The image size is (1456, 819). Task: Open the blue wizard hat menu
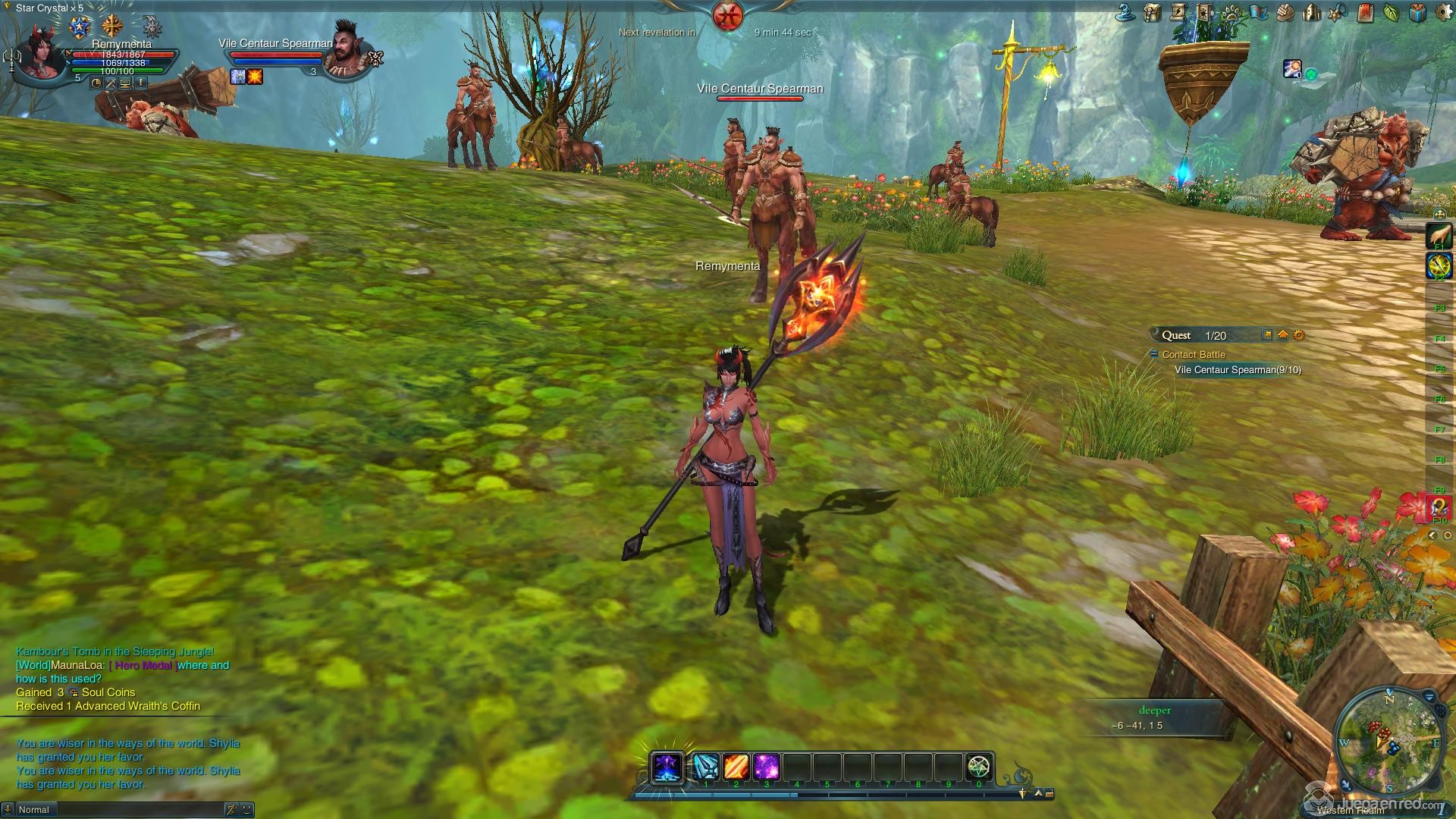coord(1125,11)
